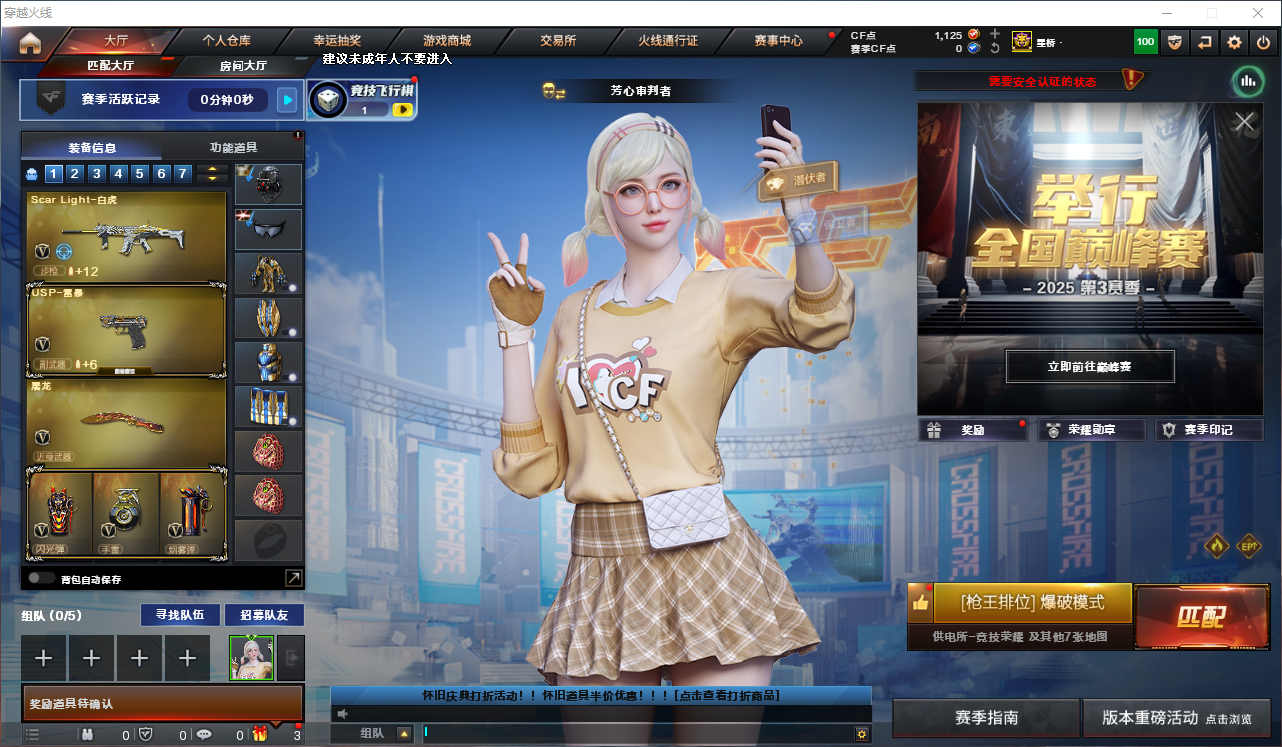Mute the broadcast speaker icon
This screenshot has width=1282, height=747.
pos(341,713)
